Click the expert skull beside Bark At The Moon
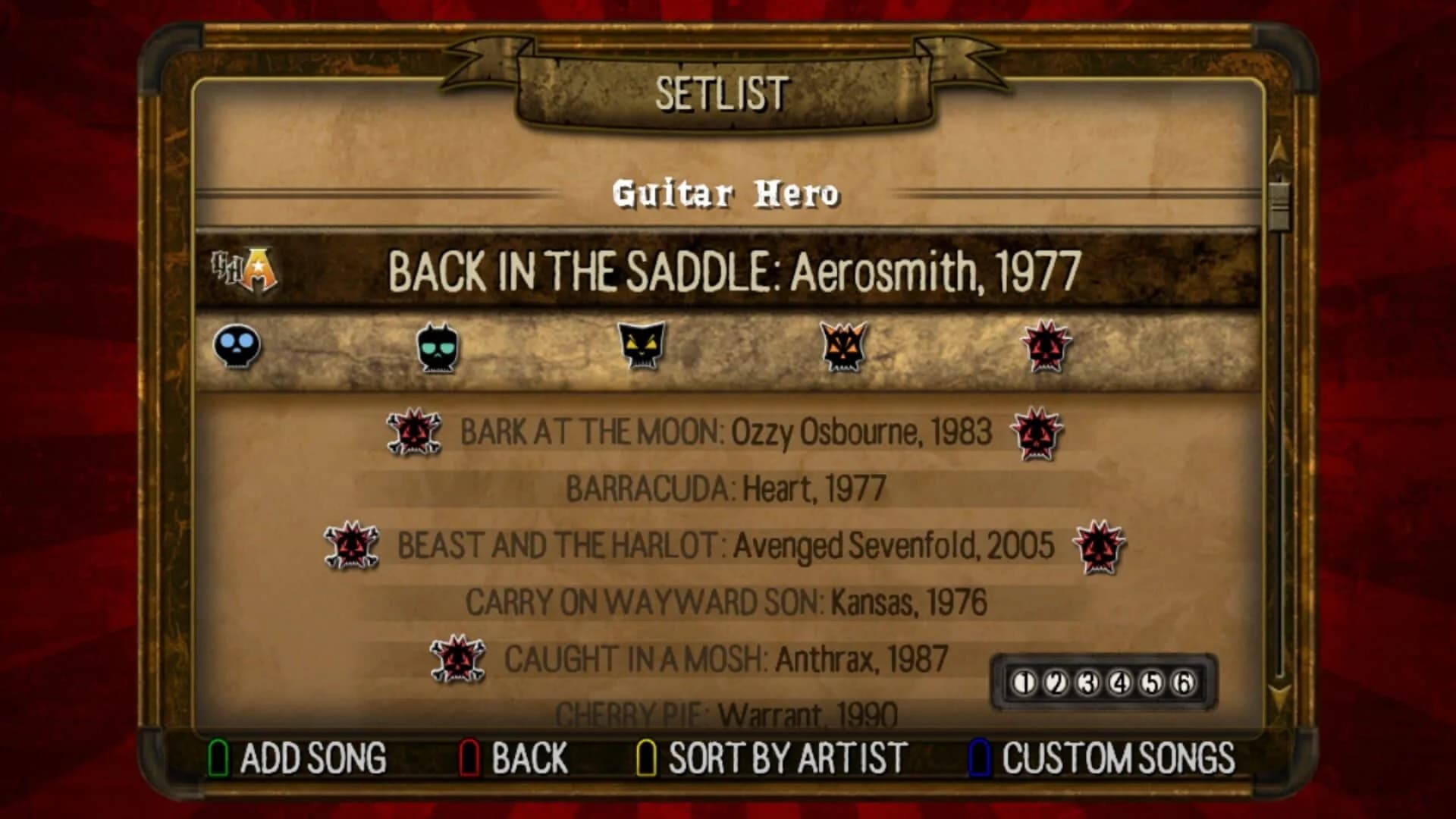Screen dimensions: 1456x819 tap(414, 432)
